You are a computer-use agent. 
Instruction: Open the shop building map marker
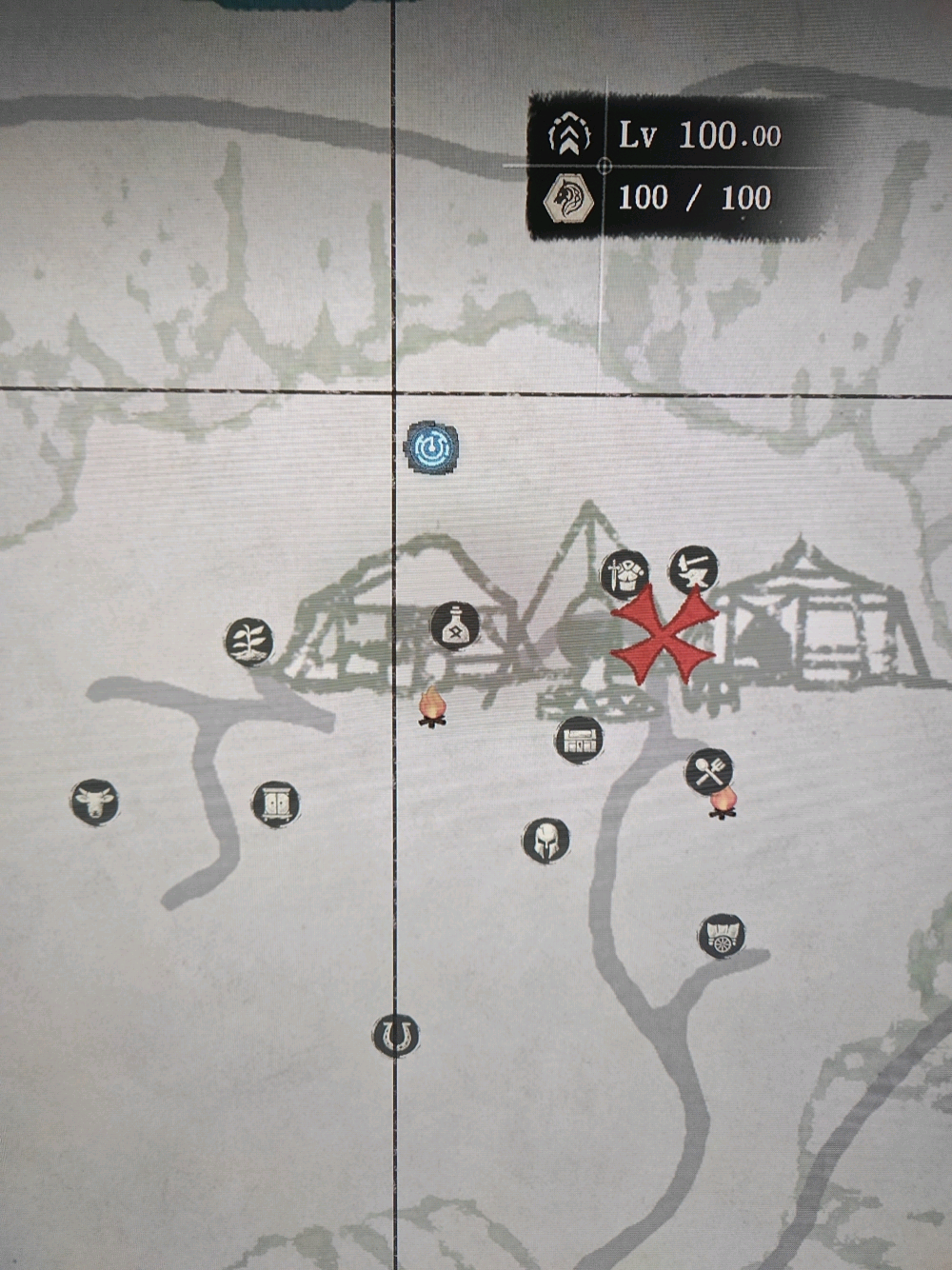(x=579, y=740)
